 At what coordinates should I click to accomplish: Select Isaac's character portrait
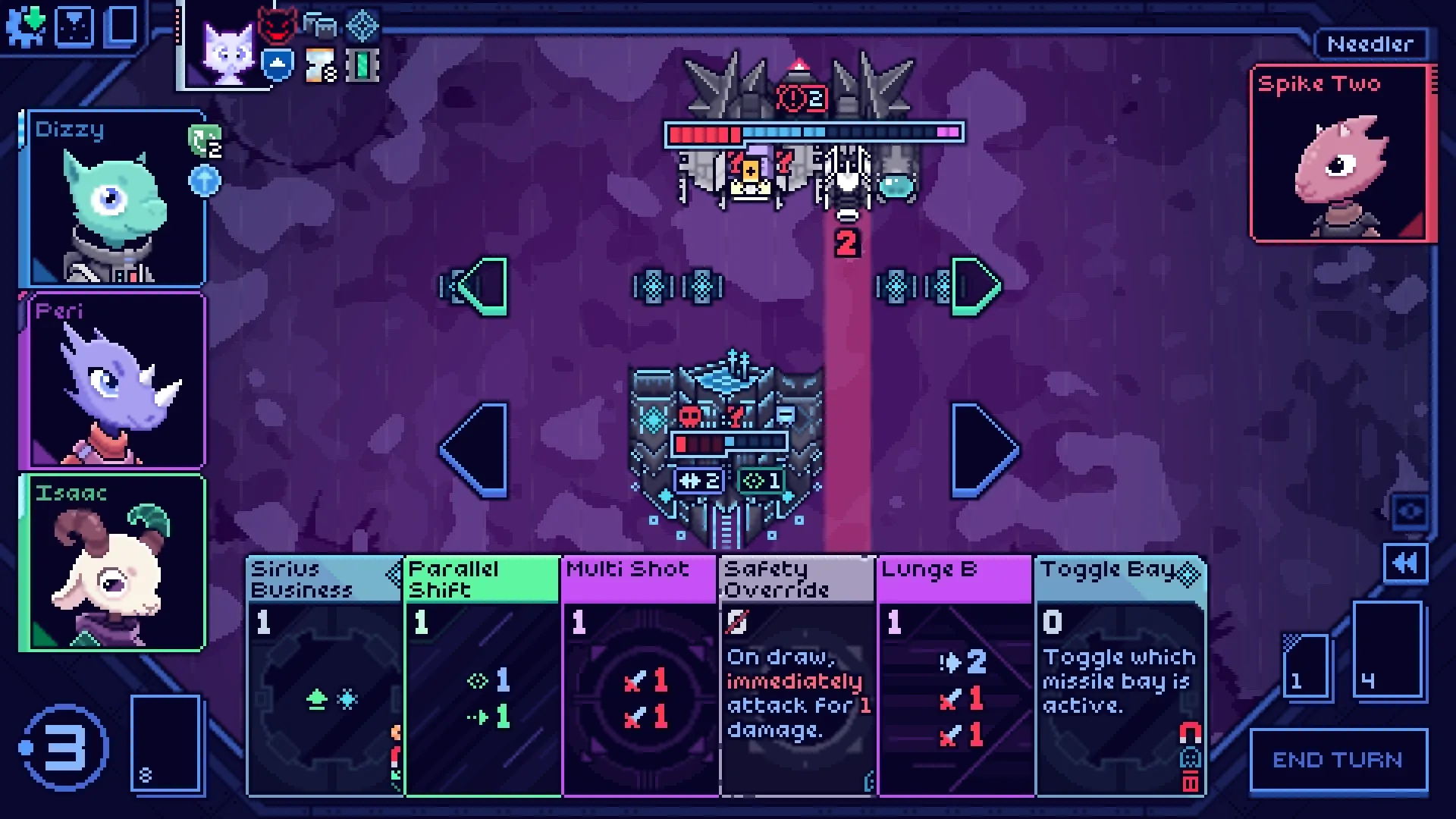[x=114, y=561]
